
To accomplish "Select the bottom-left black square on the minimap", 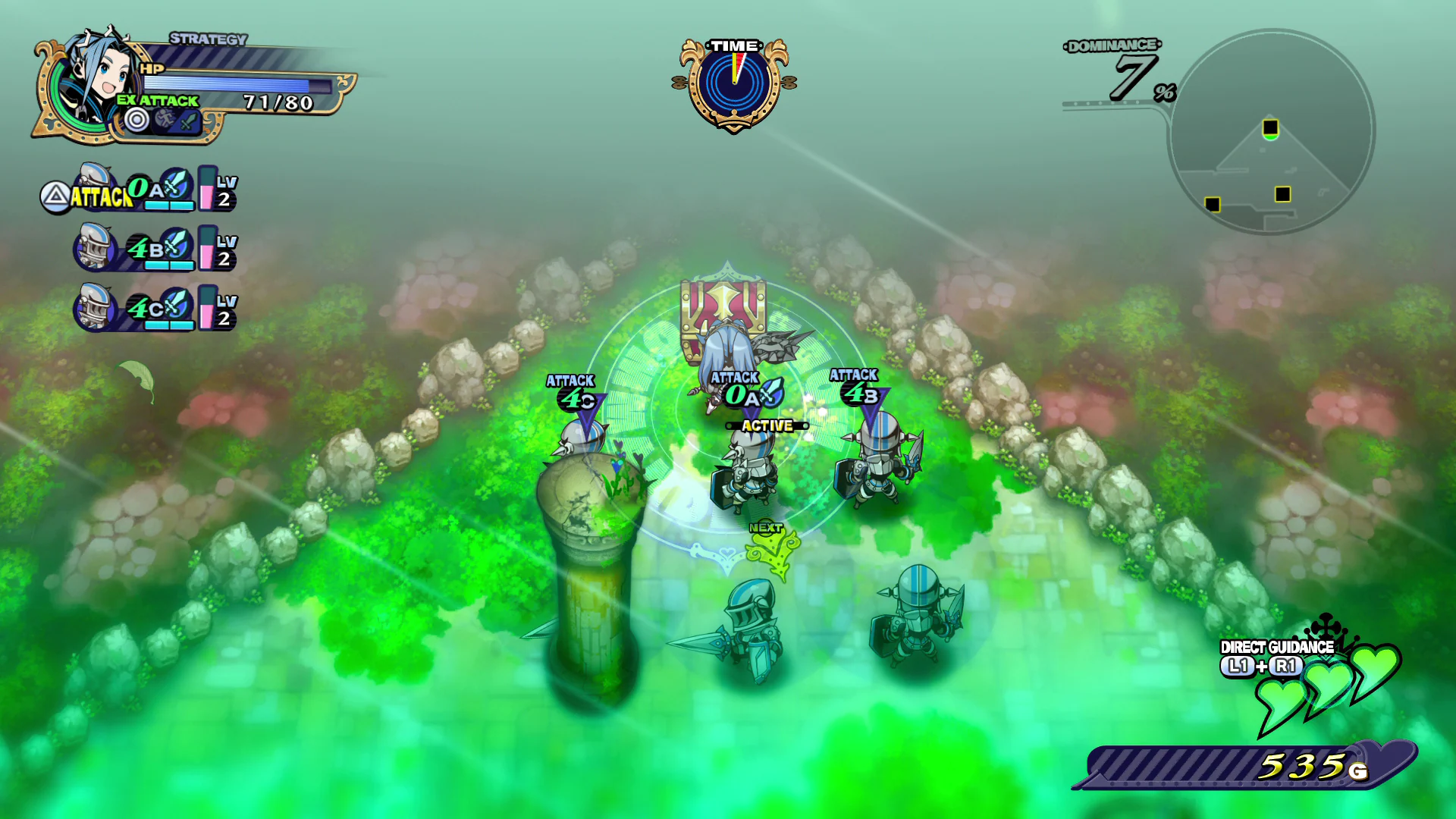I will tap(1213, 203).
